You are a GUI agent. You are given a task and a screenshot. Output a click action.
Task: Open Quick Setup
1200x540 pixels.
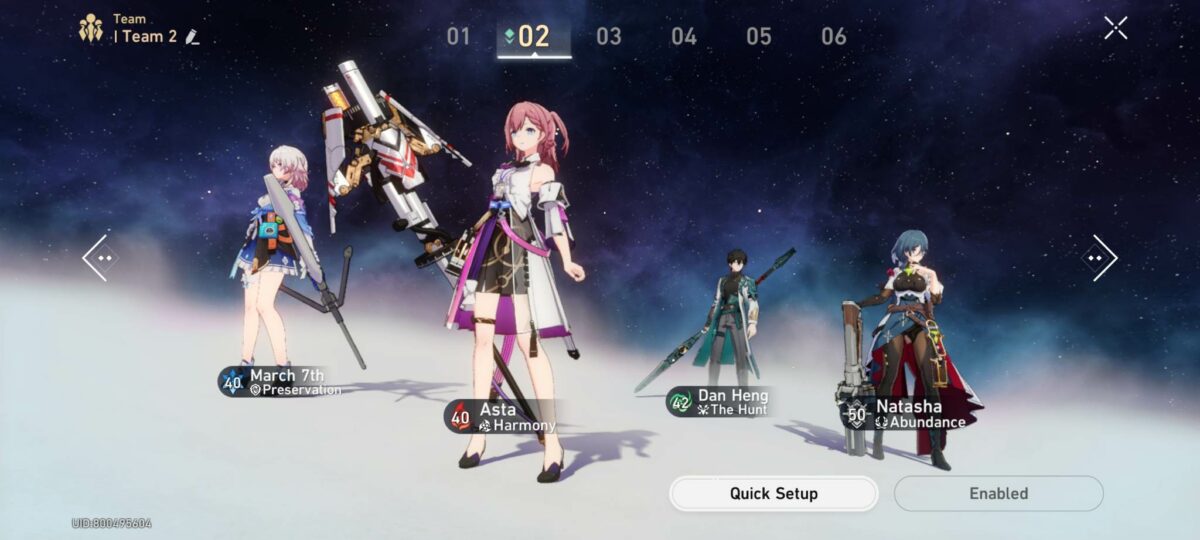773,493
